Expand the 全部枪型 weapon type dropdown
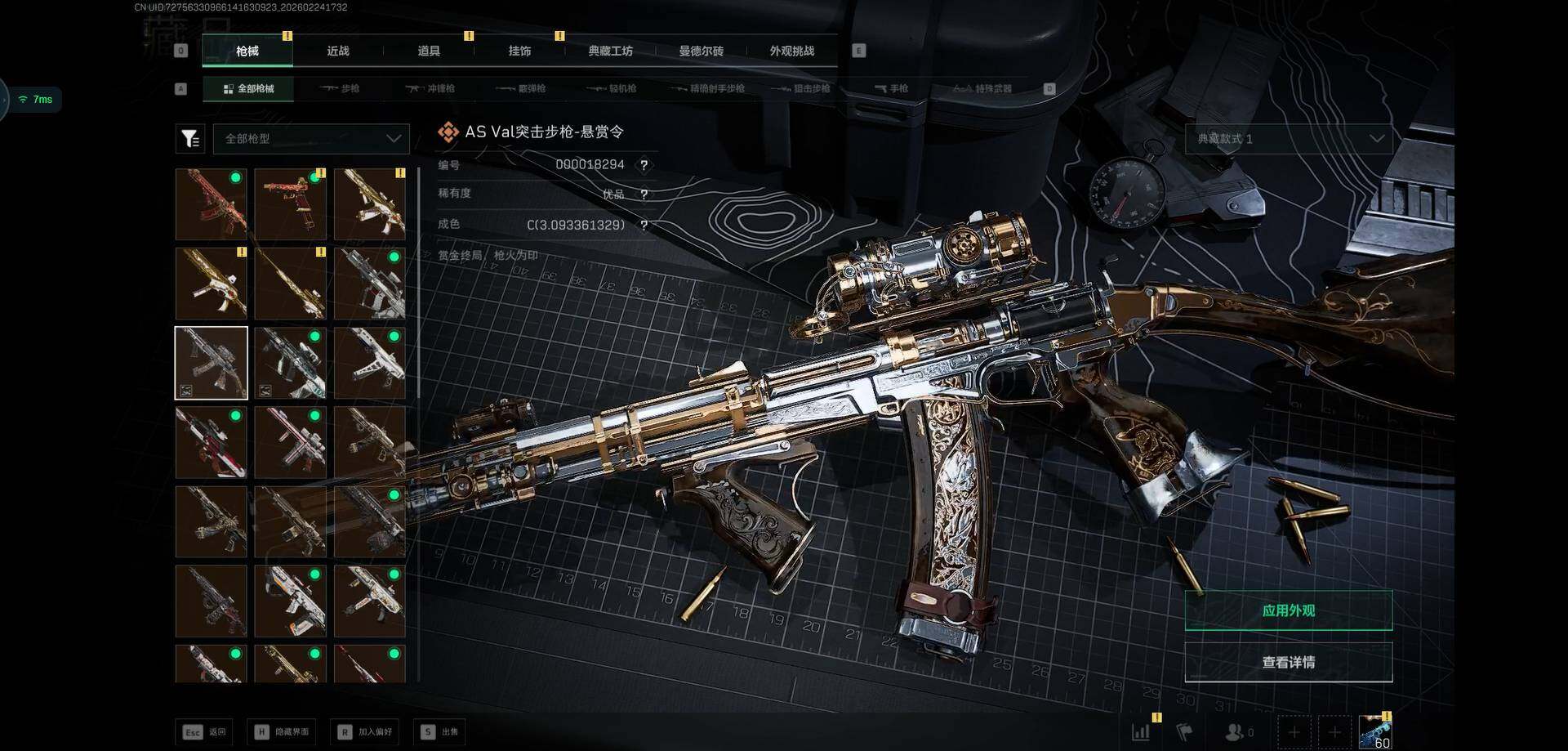This screenshot has width=1568, height=751. tap(311, 139)
